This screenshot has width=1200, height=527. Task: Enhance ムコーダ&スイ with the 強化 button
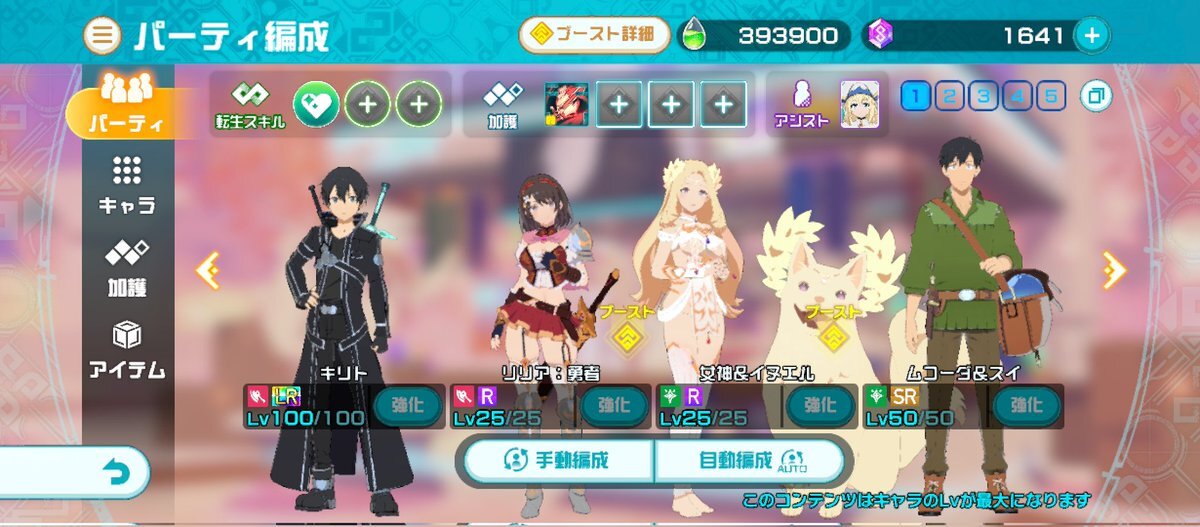click(1025, 406)
